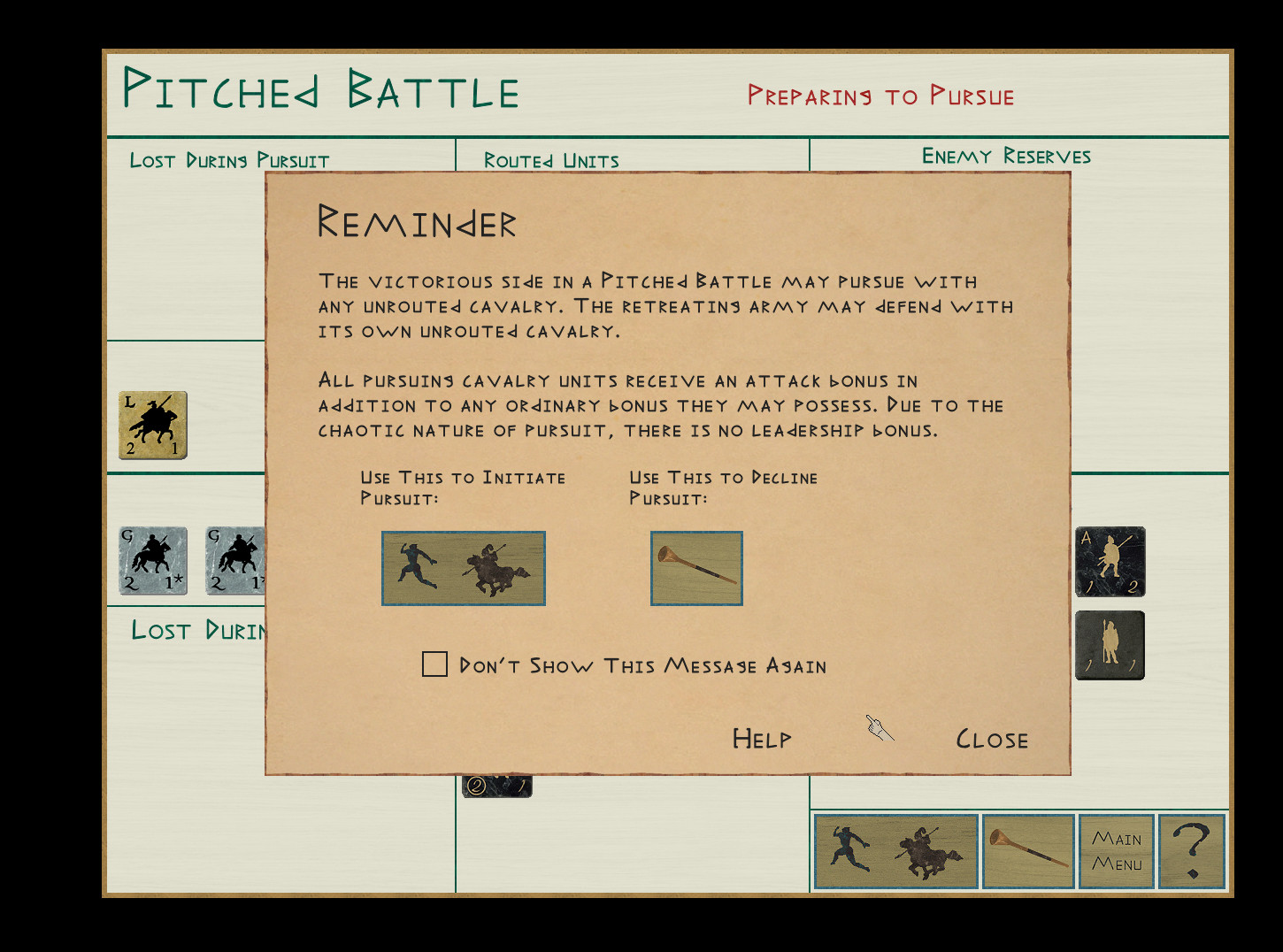Open Help from the Reminder dialog
Image resolution: width=1283 pixels, height=952 pixels.
(x=762, y=739)
